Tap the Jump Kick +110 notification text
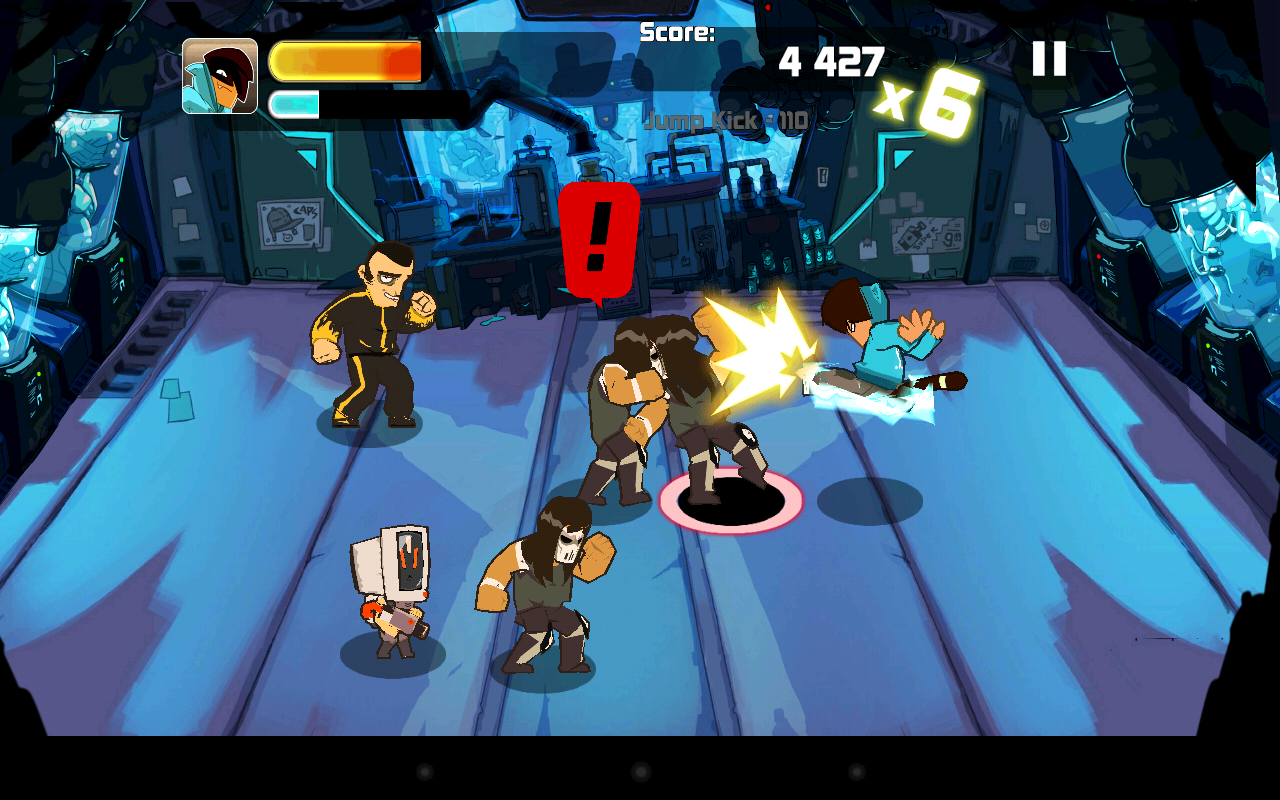 [725, 120]
